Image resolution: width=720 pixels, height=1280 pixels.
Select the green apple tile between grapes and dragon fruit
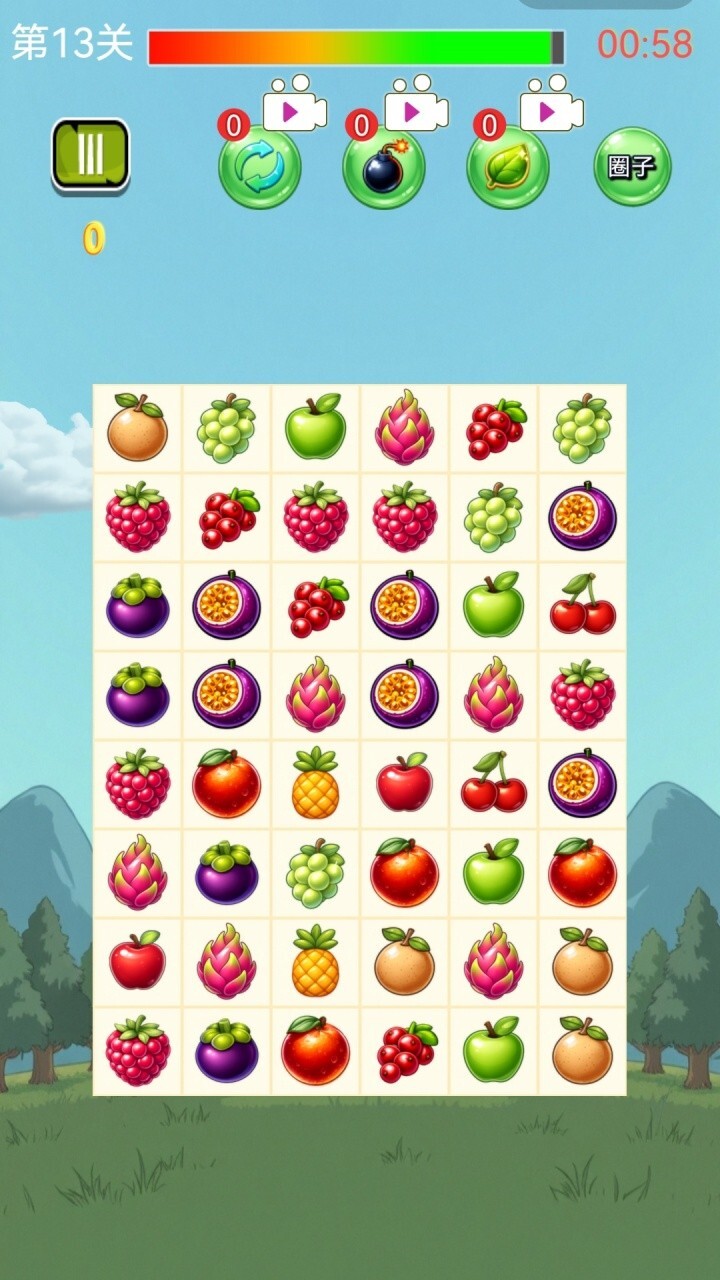(x=315, y=428)
